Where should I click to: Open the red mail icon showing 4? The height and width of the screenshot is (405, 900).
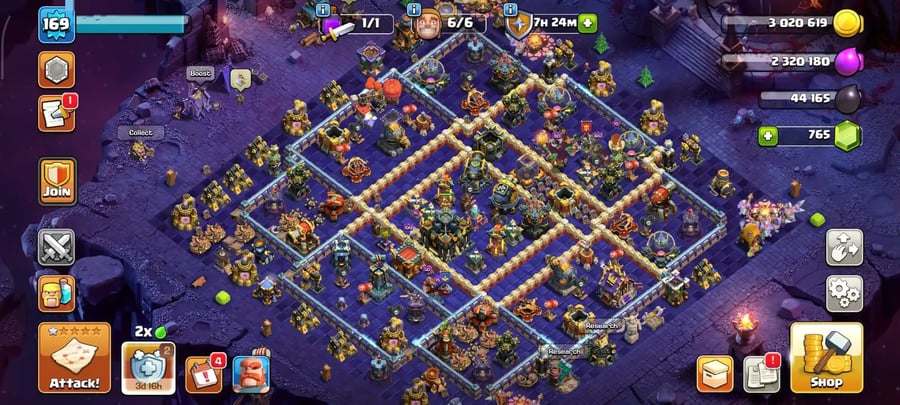(204, 372)
